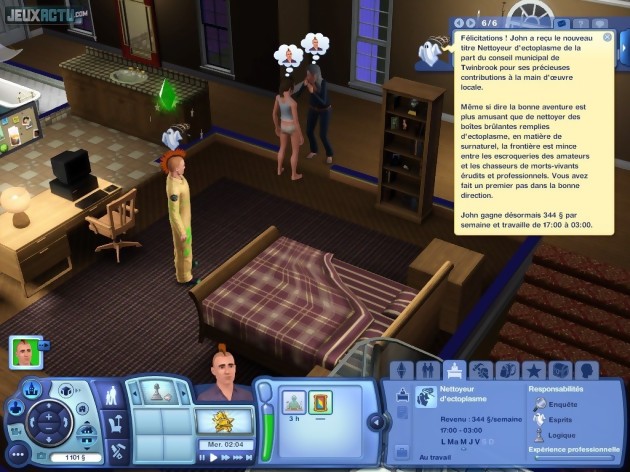Click the green-hat Sim moodlet icon
Screen dimensions: 630x472
(293, 402)
